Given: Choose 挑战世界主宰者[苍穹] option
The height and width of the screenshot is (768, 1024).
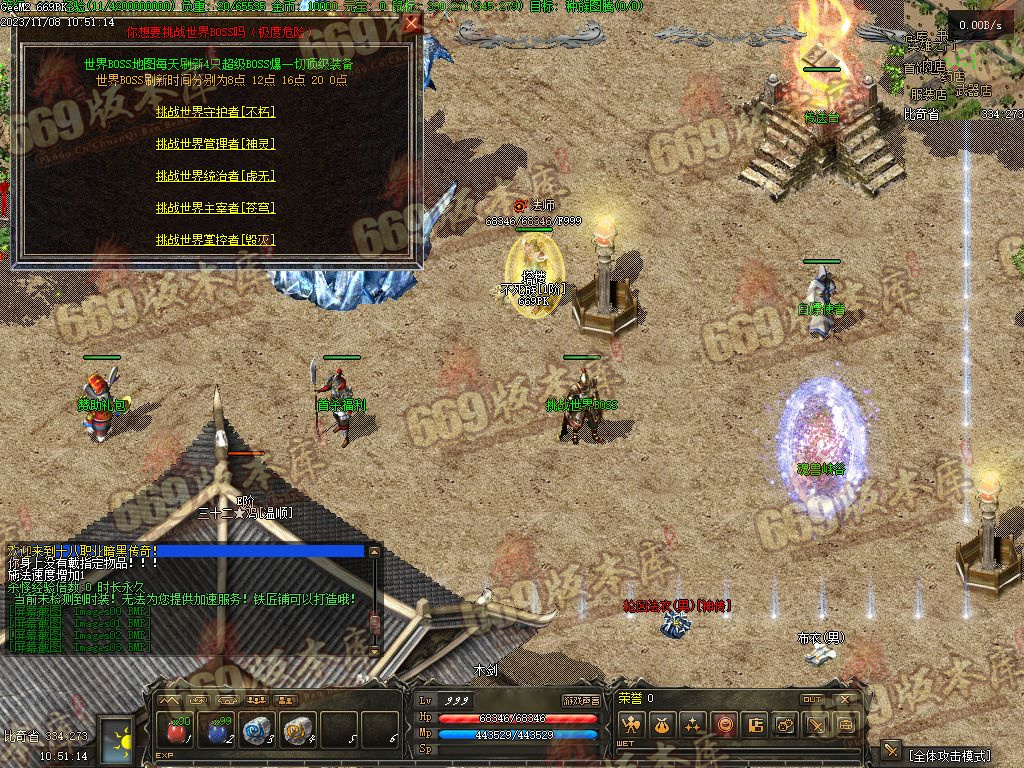Looking at the screenshot, I should (215, 208).
